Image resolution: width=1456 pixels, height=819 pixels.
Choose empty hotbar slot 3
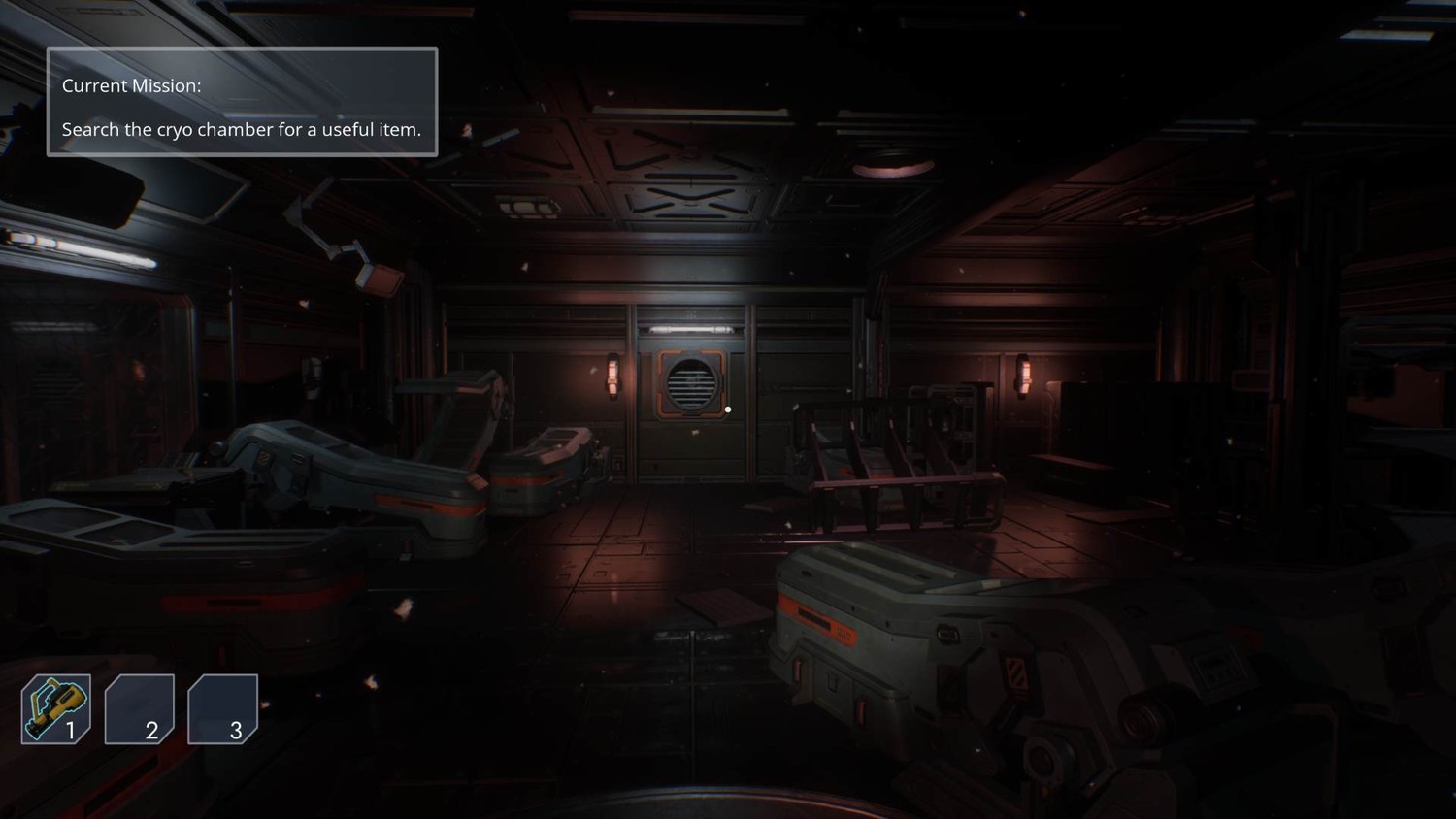pos(223,709)
